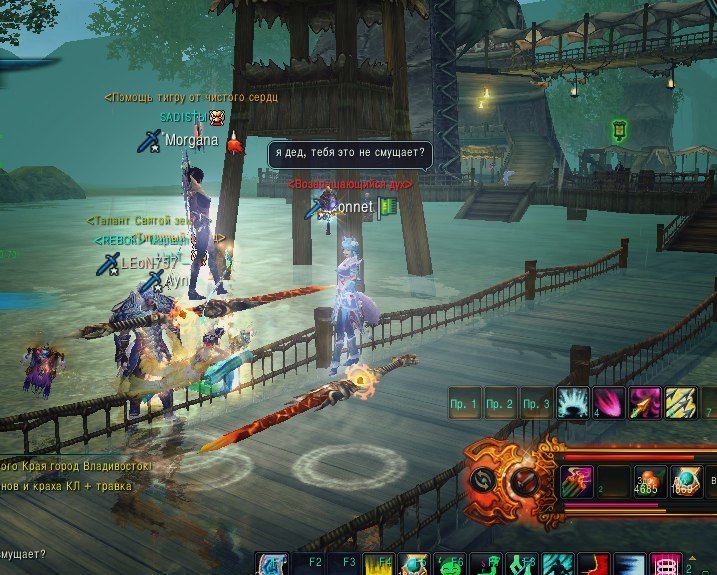Select the Пр. 3 quick slot
Image resolution: width=717 pixels, height=575 pixels.
point(536,403)
